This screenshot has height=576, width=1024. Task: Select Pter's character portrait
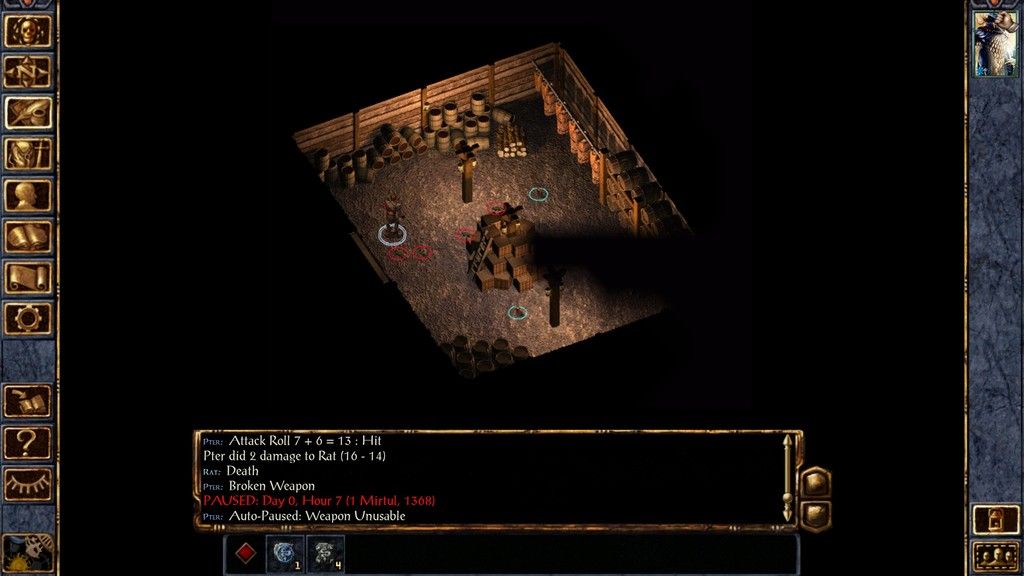(x=996, y=44)
